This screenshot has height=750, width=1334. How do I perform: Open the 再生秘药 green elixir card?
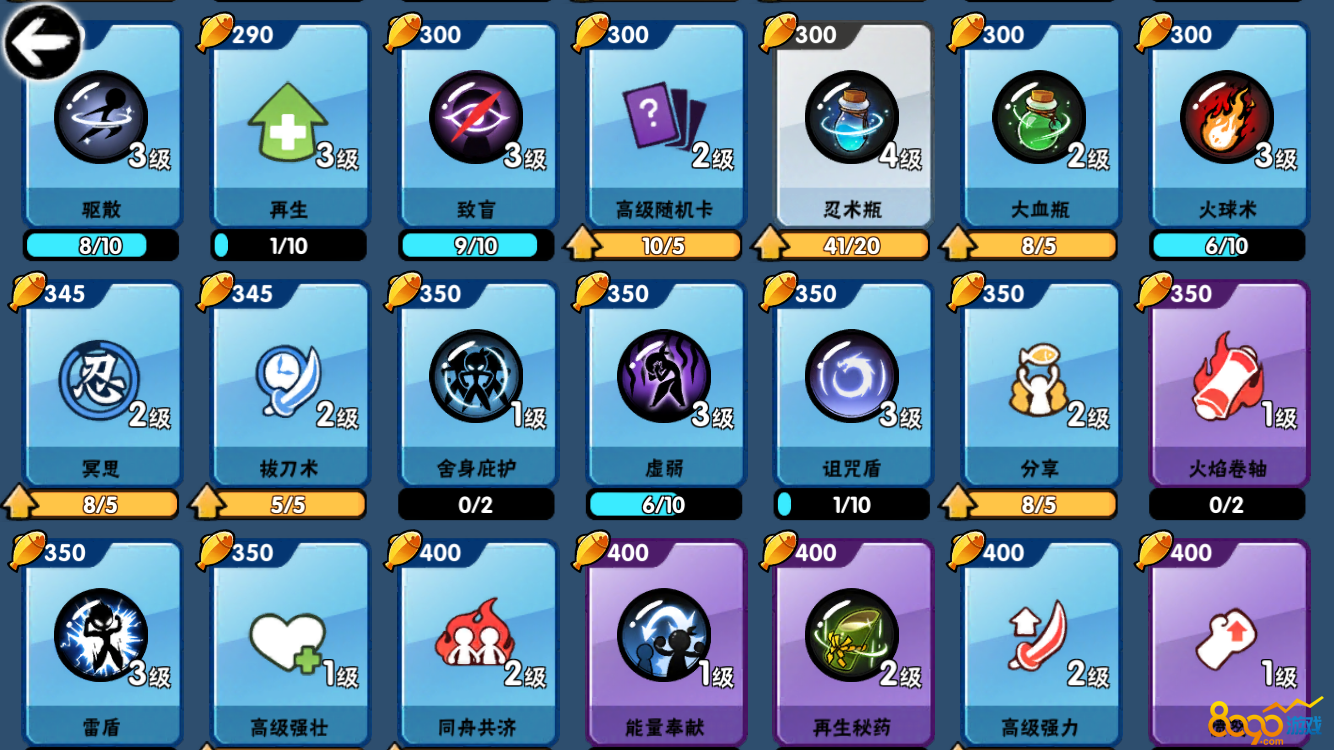(x=852, y=640)
